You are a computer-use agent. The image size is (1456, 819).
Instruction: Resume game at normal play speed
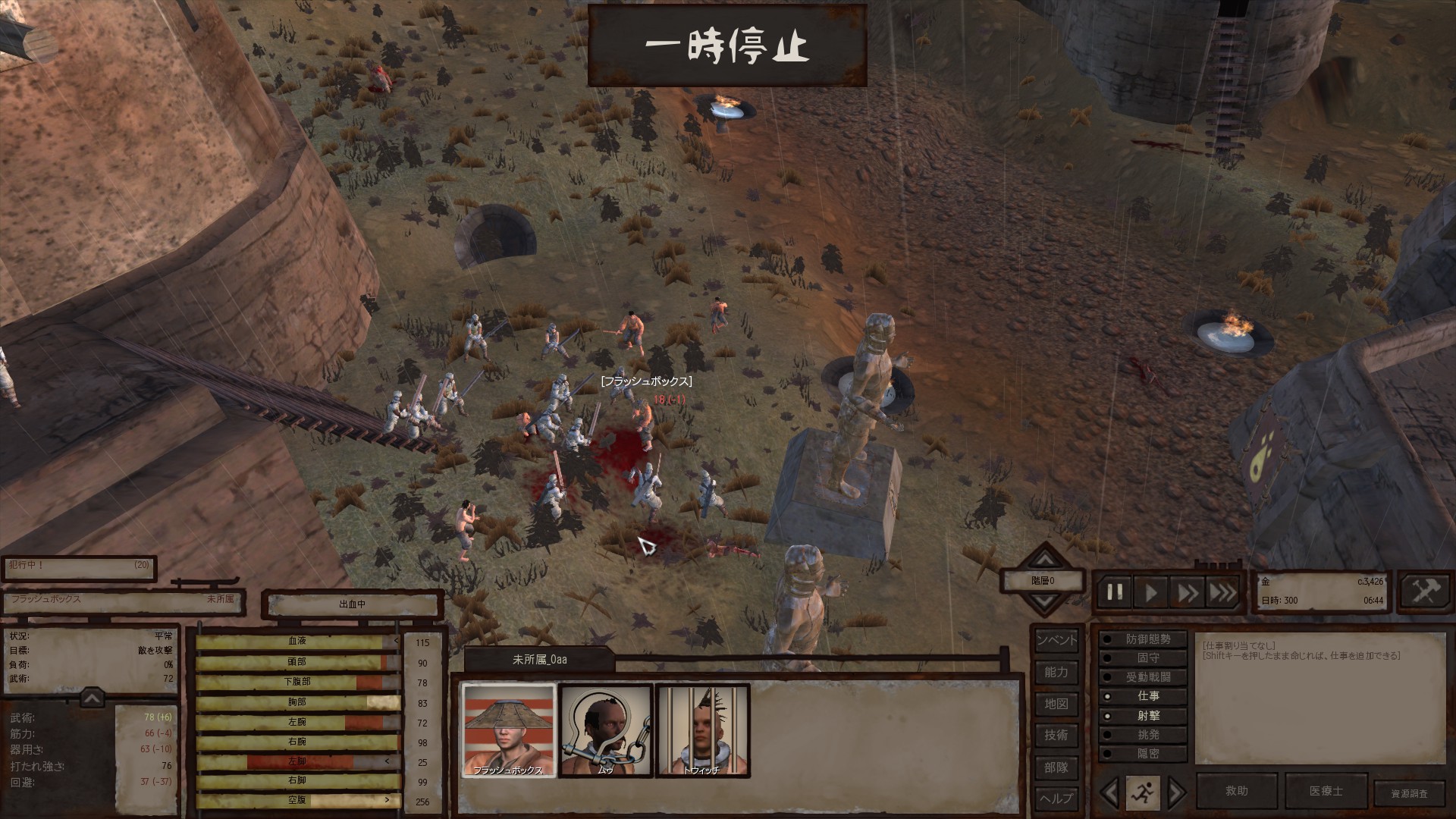1151,592
